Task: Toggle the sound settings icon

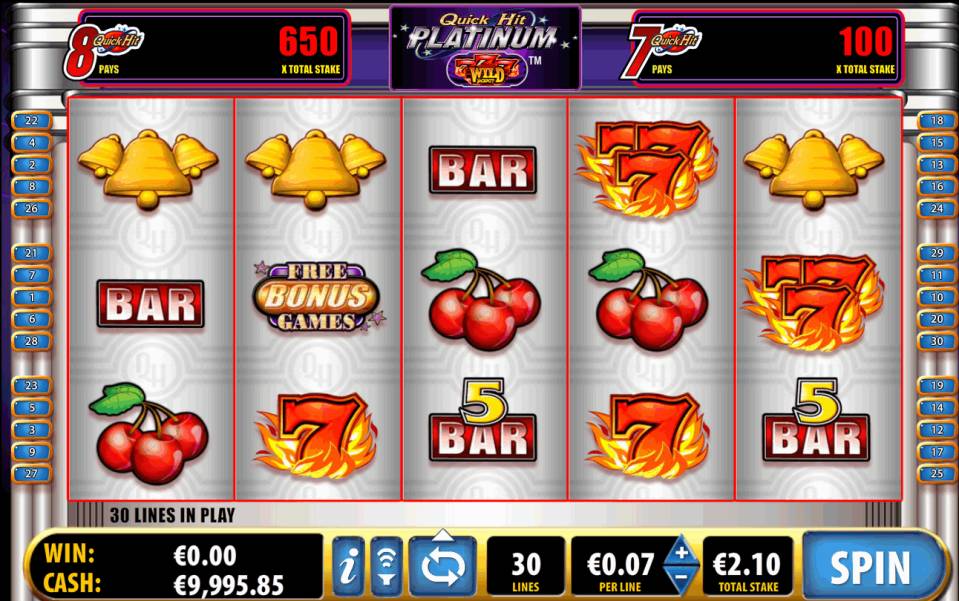Action: coord(386,566)
